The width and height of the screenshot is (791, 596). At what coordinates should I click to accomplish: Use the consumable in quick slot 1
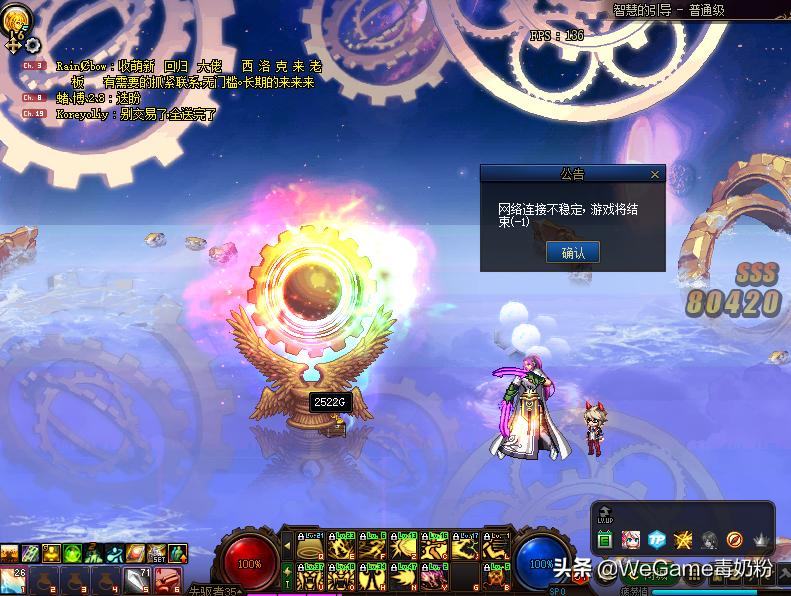tap(14, 578)
